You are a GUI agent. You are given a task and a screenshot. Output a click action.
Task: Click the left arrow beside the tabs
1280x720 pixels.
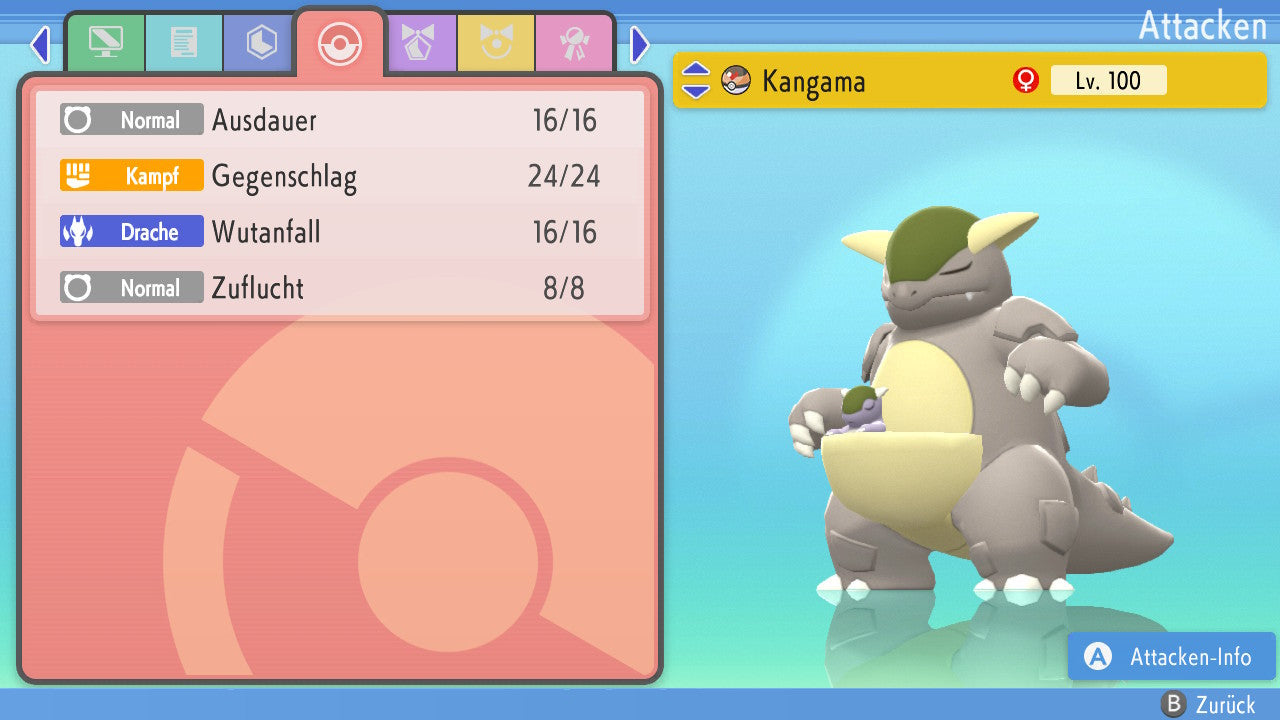39,44
